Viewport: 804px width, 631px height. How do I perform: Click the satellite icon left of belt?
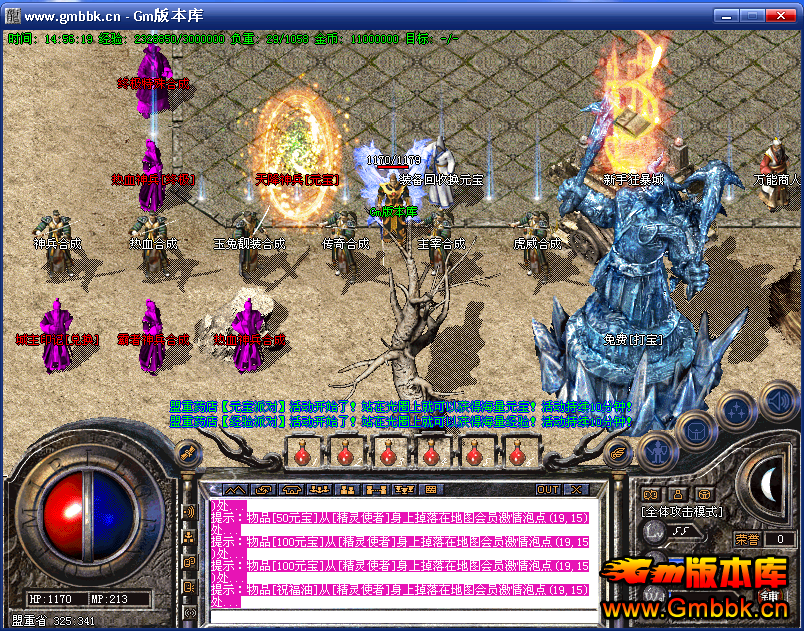(185, 455)
